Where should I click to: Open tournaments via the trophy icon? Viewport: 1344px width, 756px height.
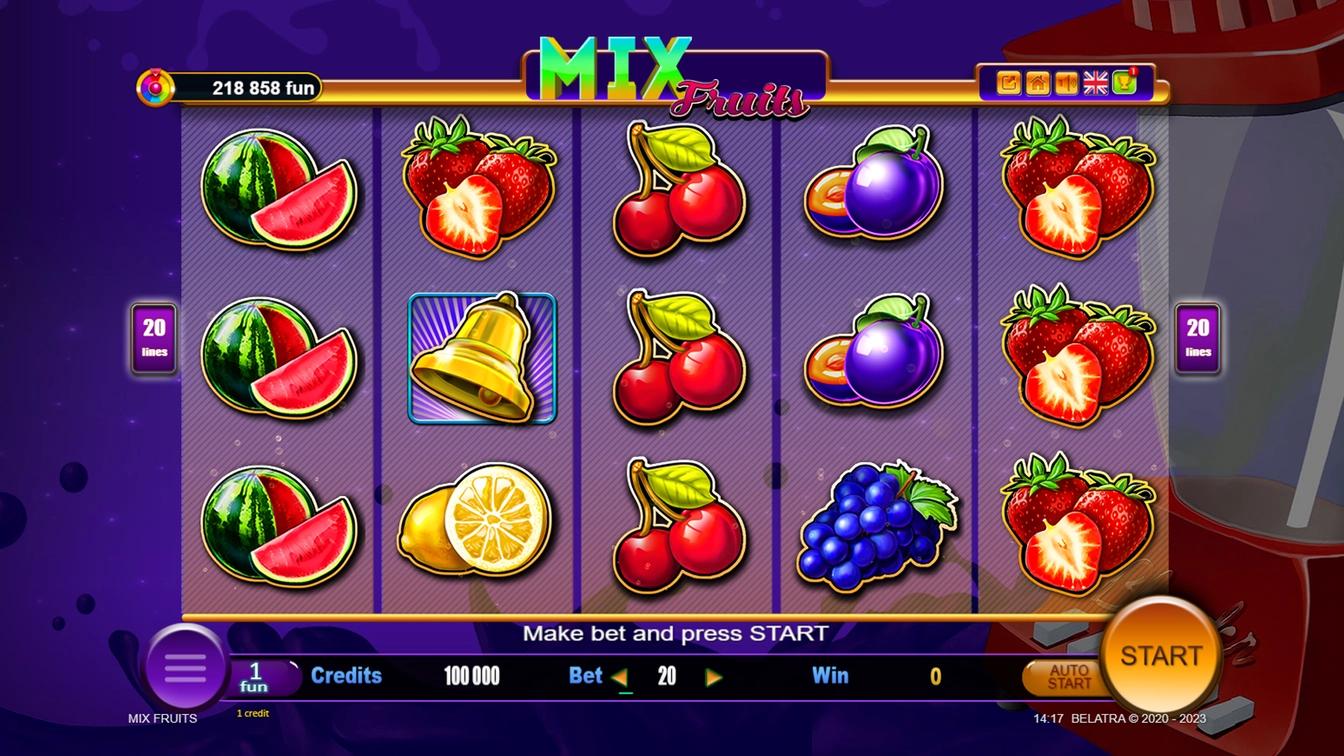(x=1124, y=83)
